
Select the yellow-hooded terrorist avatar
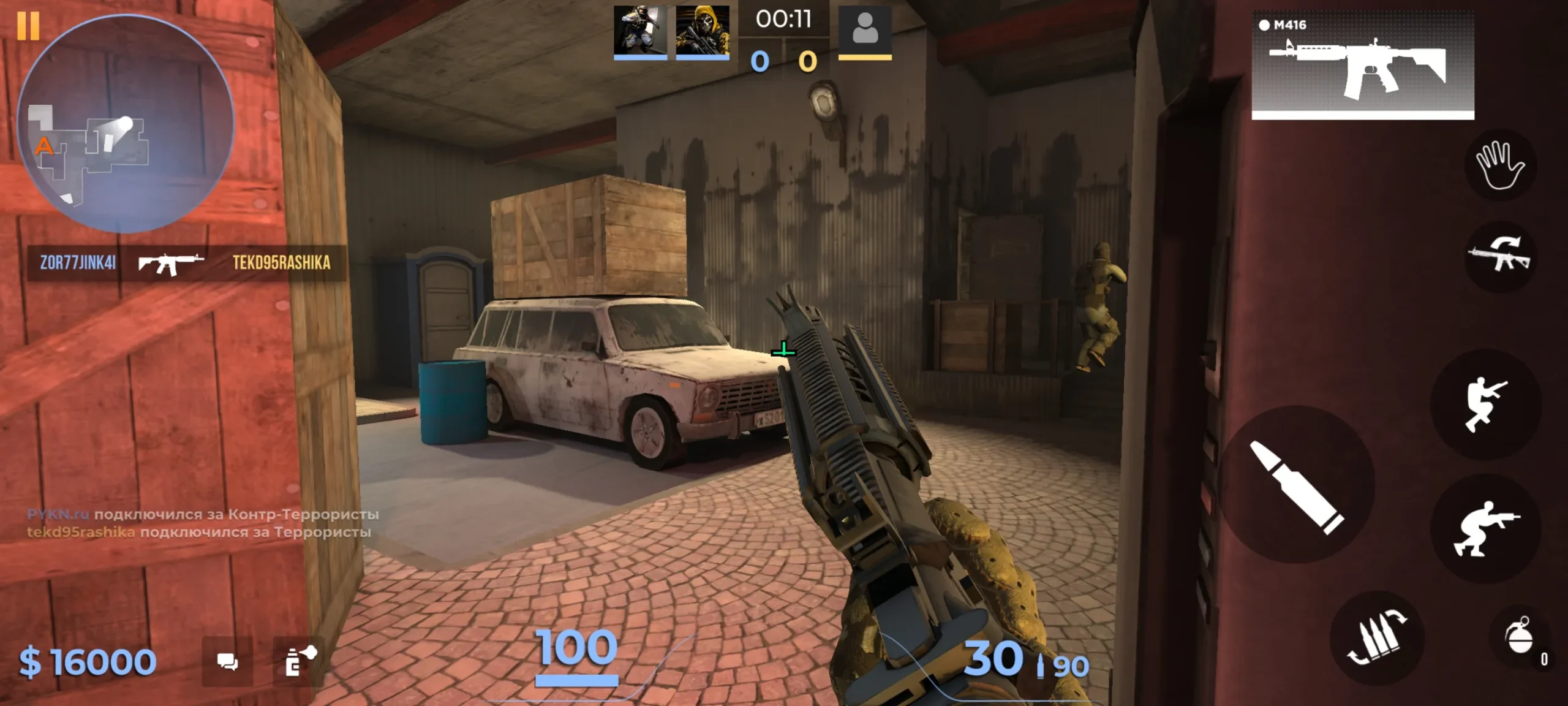[x=702, y=31]
